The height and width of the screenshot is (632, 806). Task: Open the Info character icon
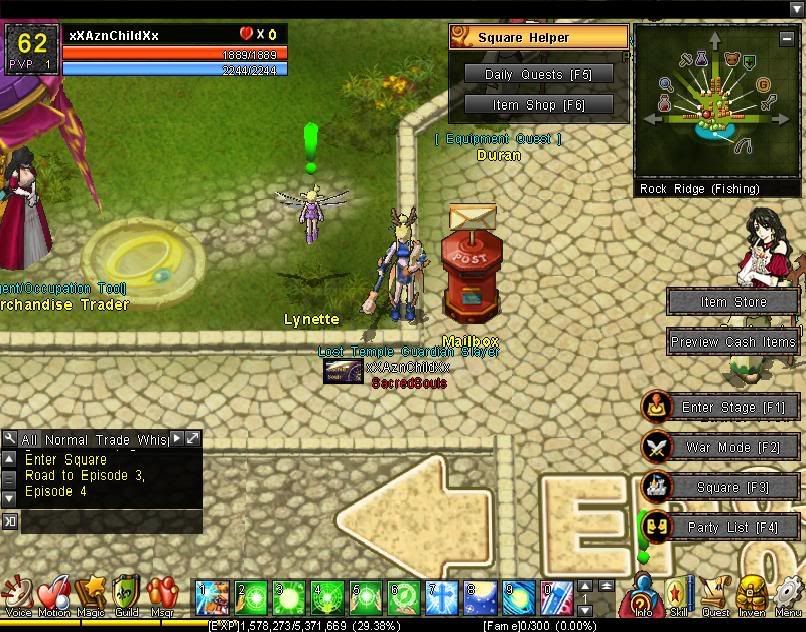click(643, 596)
